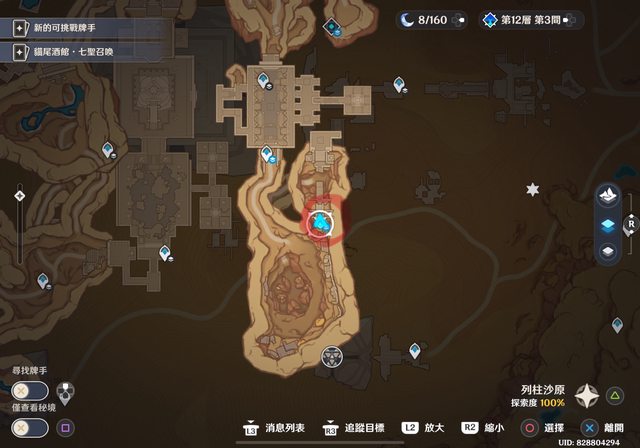Open the 列柱沙原 exploration progress compass icon
Viewport: 640px width, 448px height.
pos(586,396)
